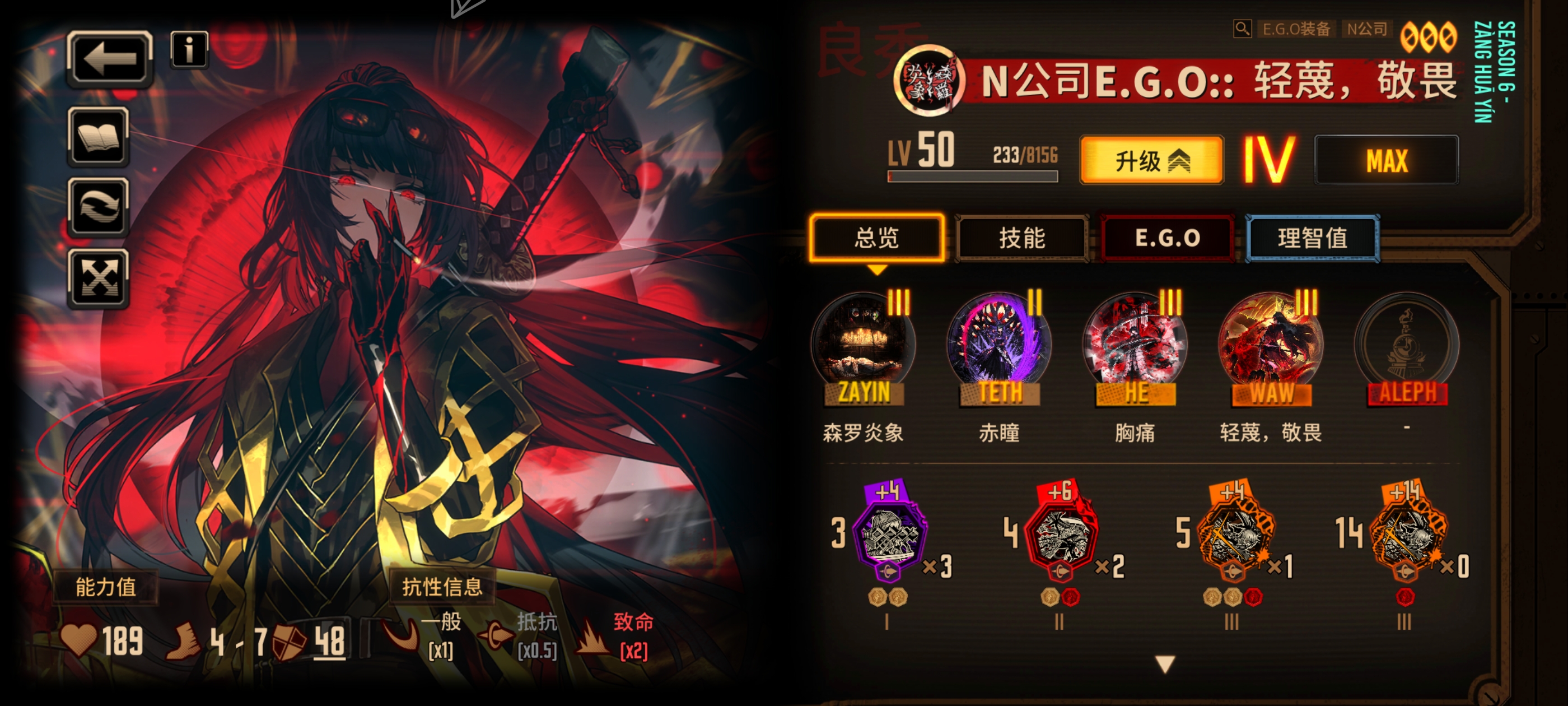This screenshot has width=1568, height=706.
Task: Click the MAX level button
Action: (x=1386, y=159)
